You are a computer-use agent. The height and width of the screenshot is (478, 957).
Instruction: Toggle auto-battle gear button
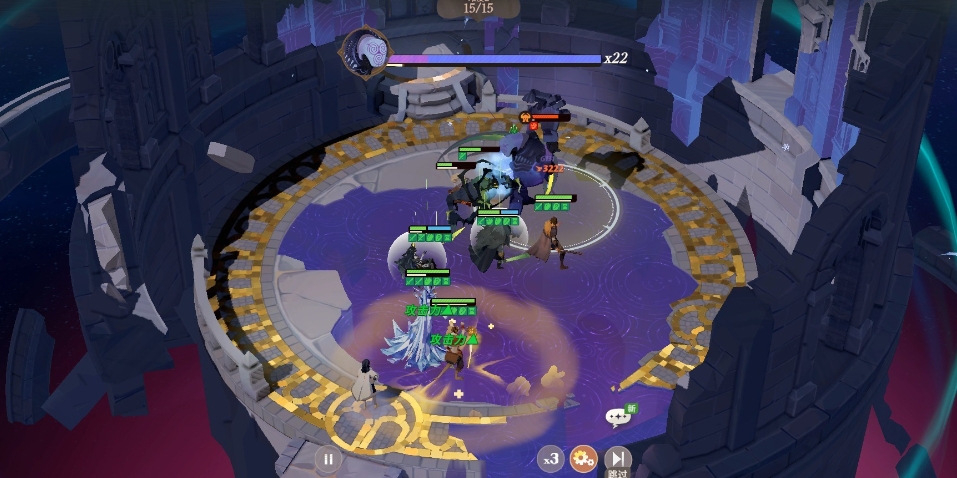tap(583, 459)
